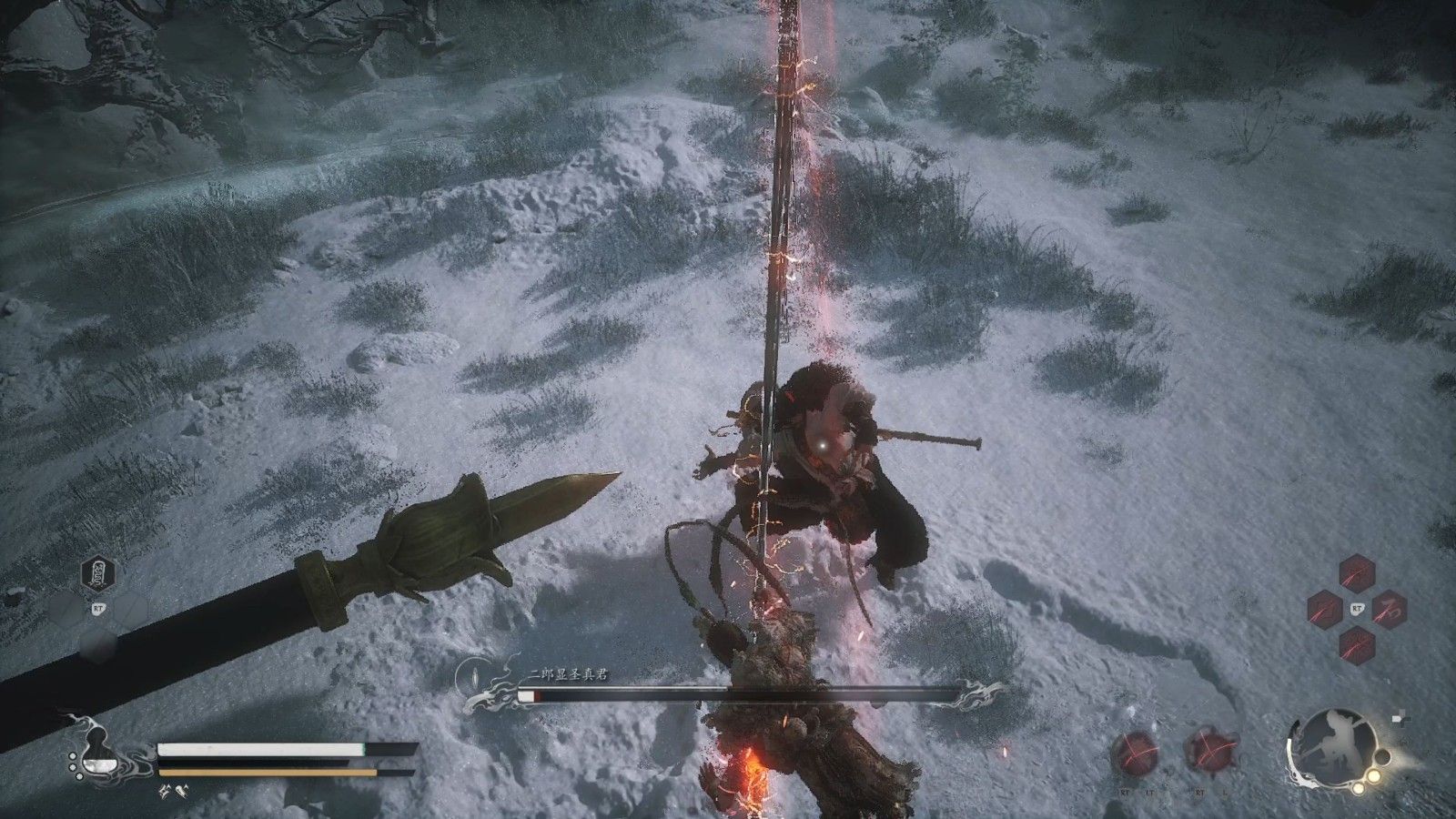Select the talisman scroll quick-item hexagon

97,573
